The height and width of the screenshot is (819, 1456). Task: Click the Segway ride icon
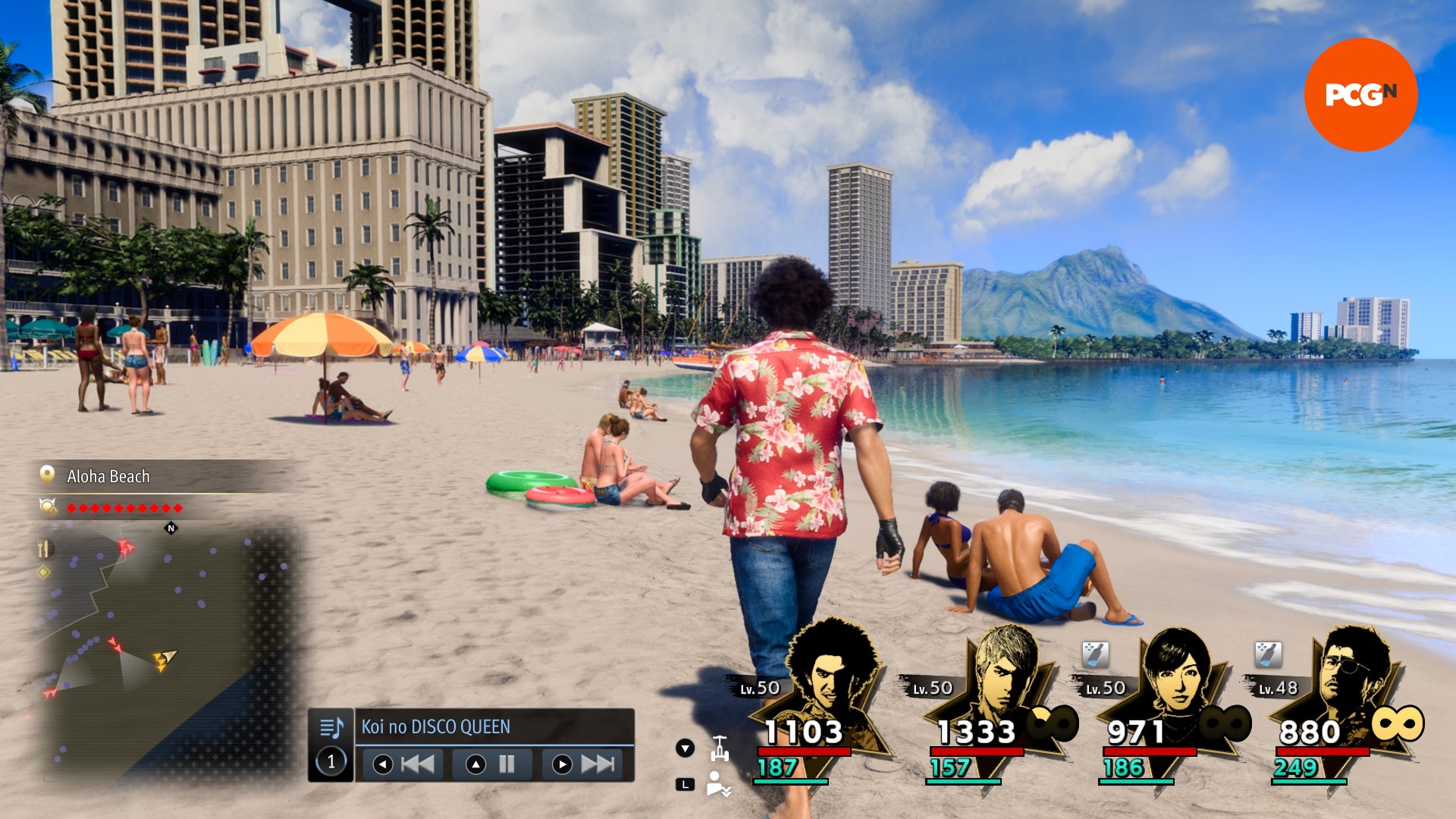[720, 748]
